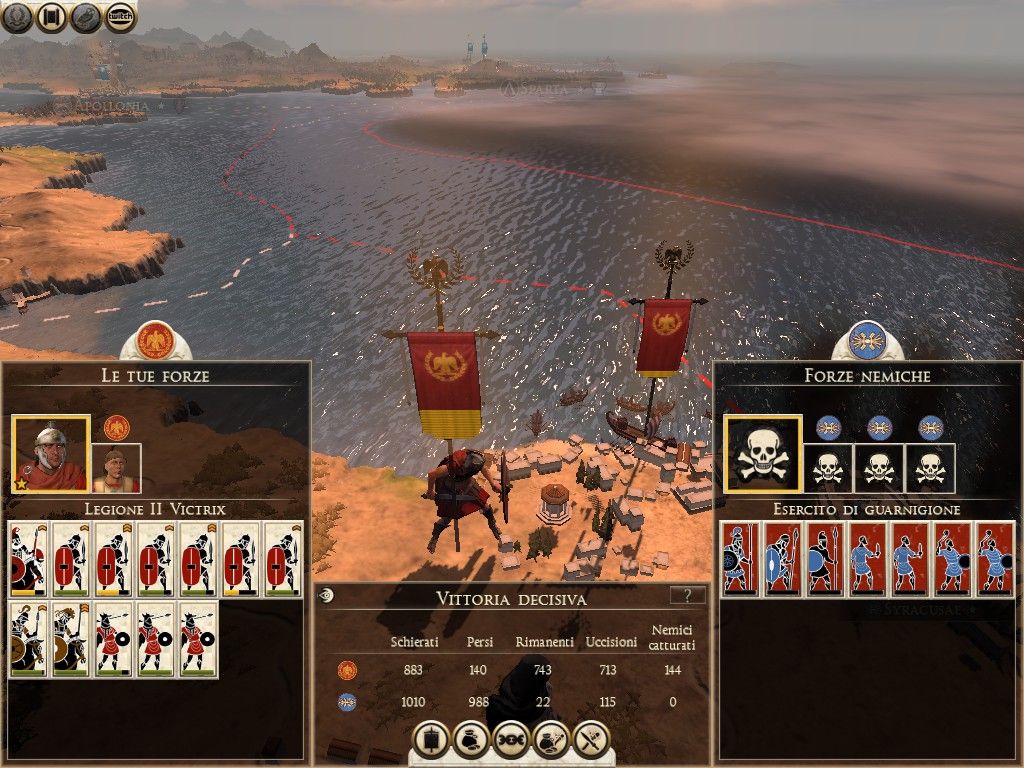Select the helmeted general portrait with star
Screen dimensions: 1024x768
(x=50, y=454)
